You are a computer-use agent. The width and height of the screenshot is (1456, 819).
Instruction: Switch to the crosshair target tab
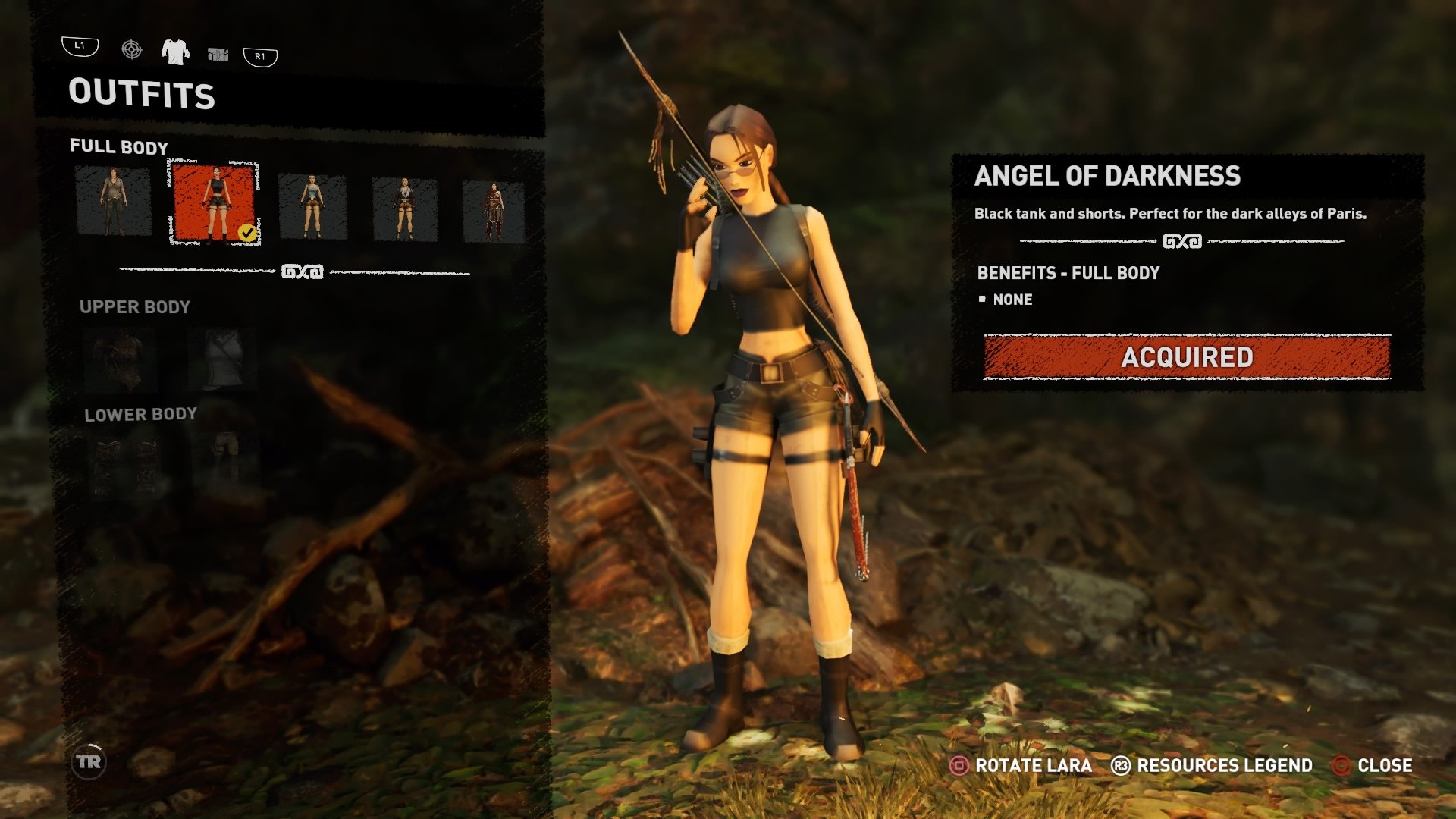131,50
